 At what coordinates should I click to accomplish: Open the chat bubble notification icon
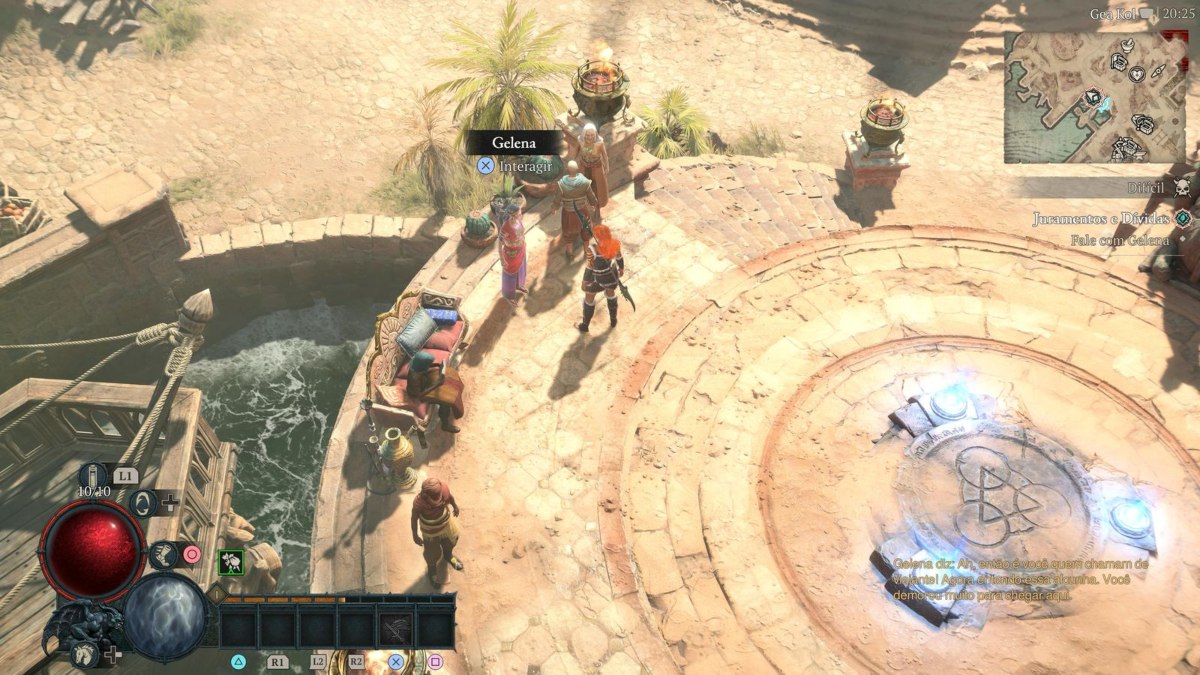point(1146,13)
